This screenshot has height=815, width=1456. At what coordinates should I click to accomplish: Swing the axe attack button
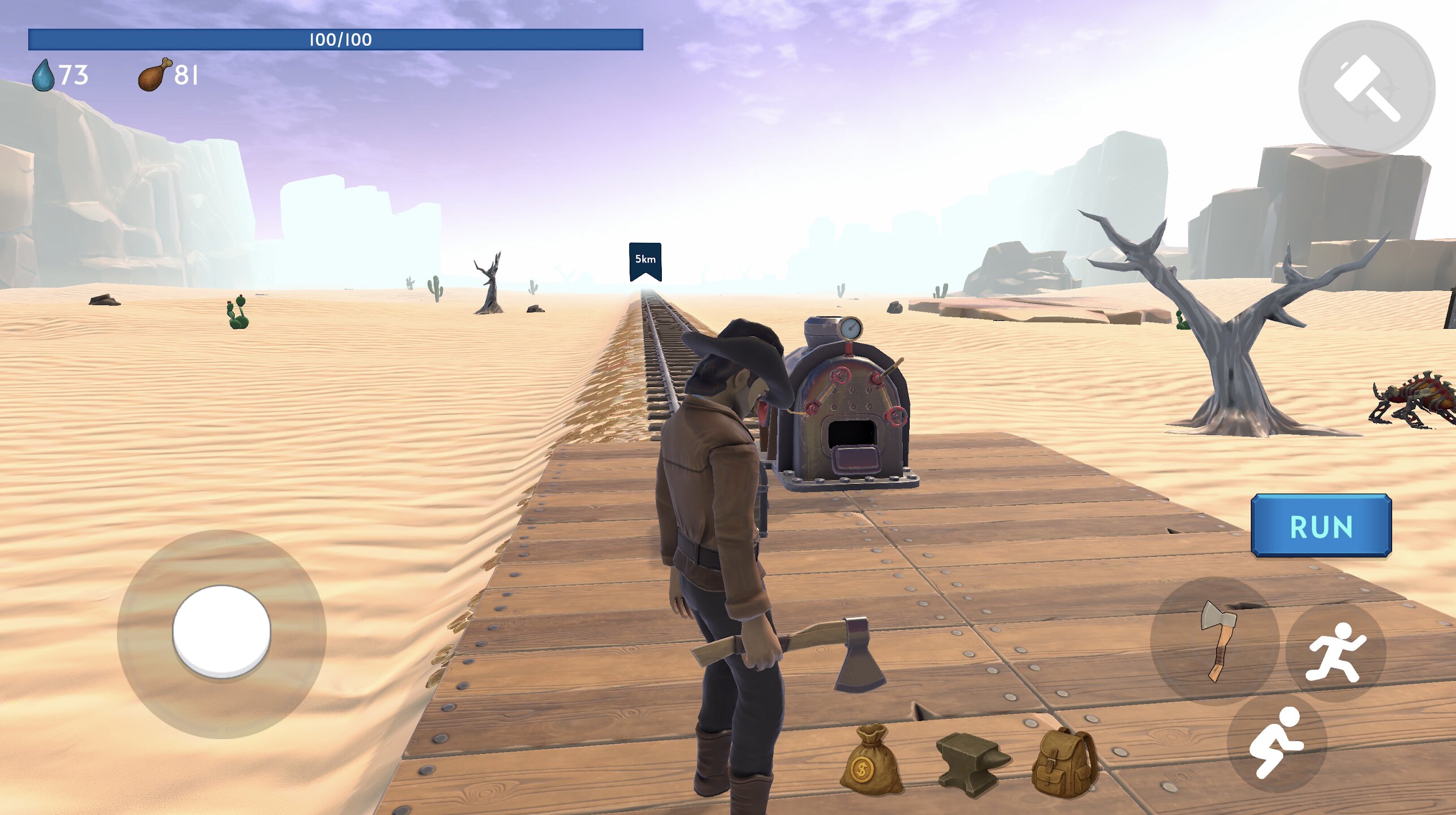pyautogui.click(x=1215, y=641)
